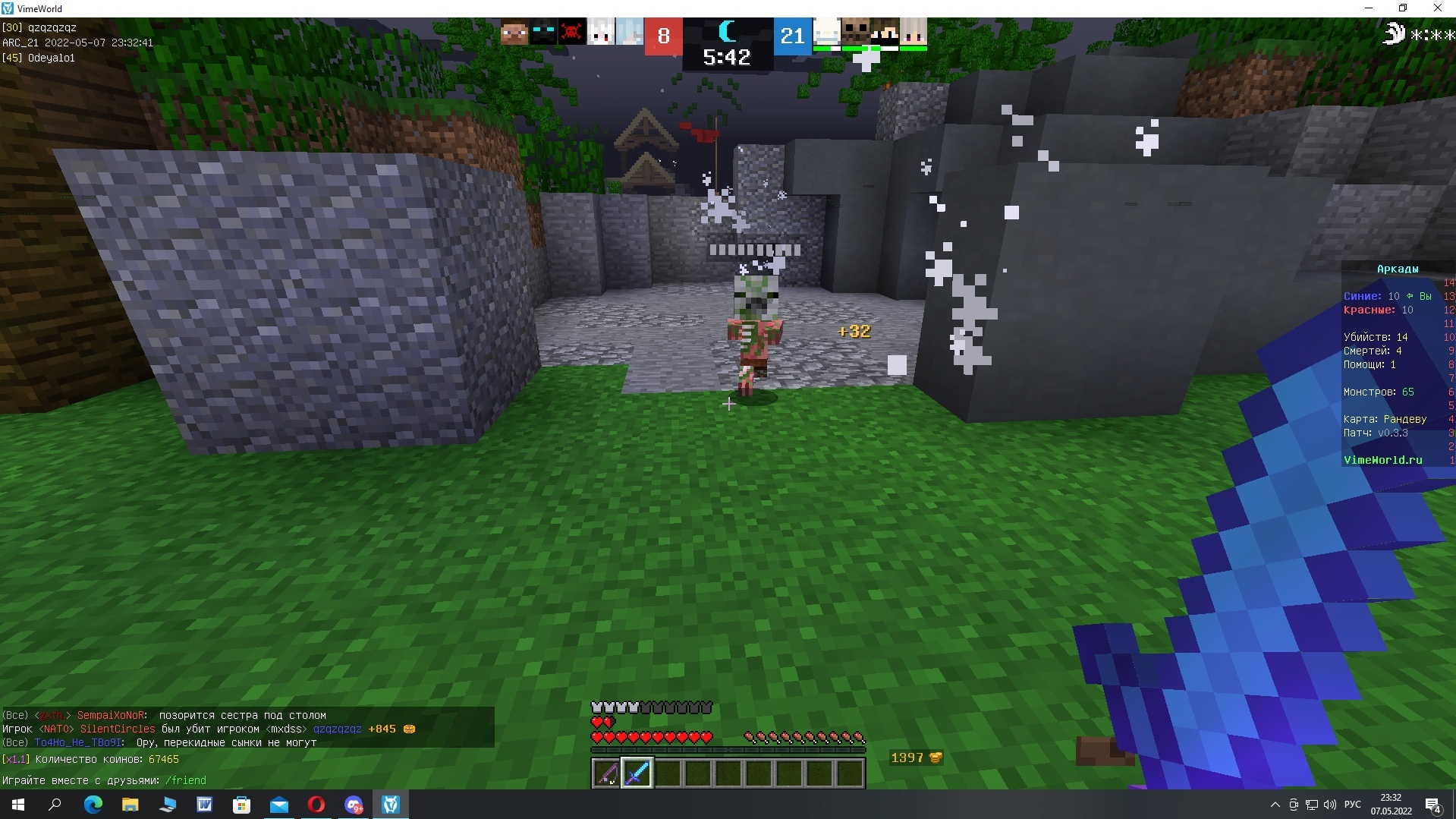This screenshot has height=819, width=1456.
Task: Click the speaker icon to mute system sound
Action: pos(1330,805)
